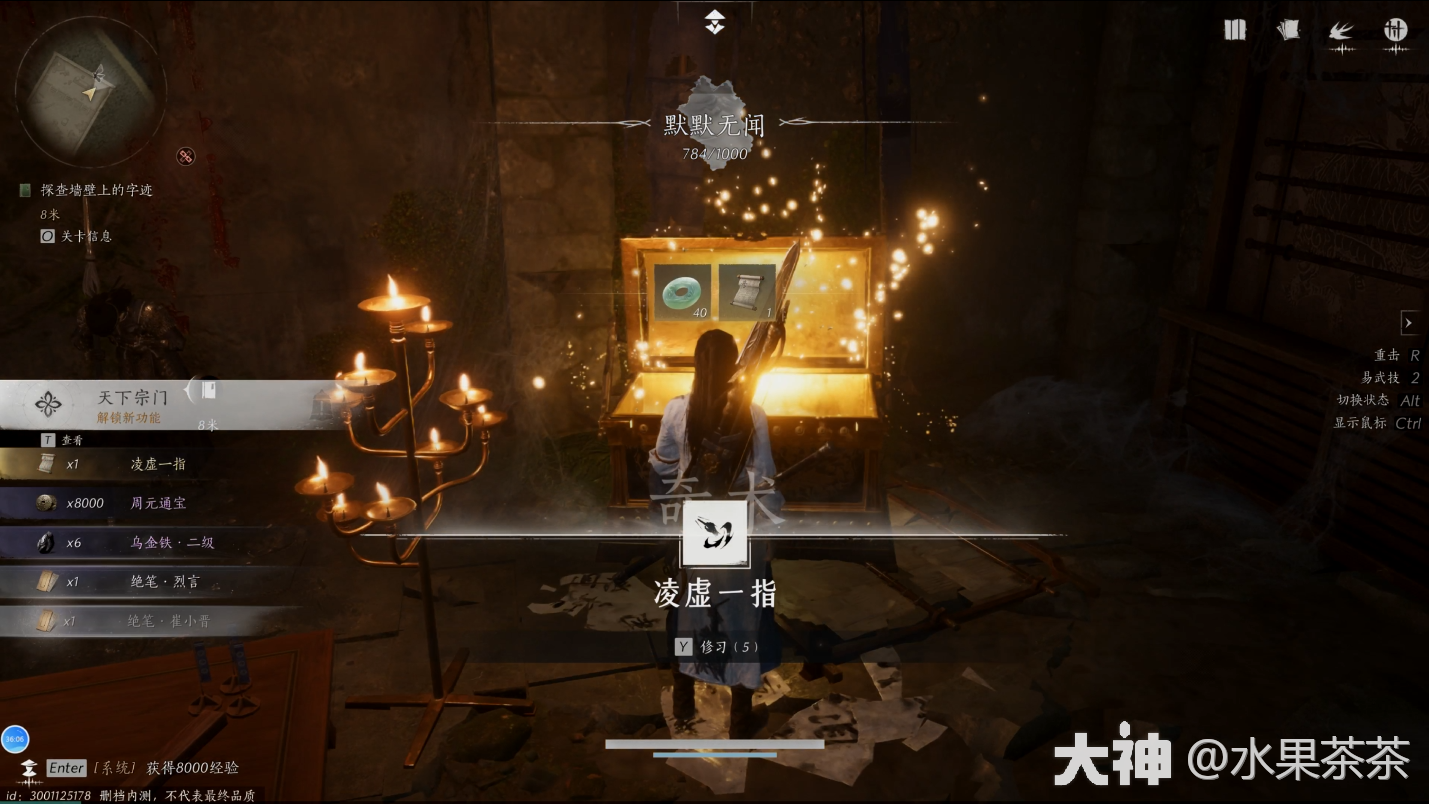
Task: Click the 凌虚一指 skill icon
Action: tap(714, 534)
